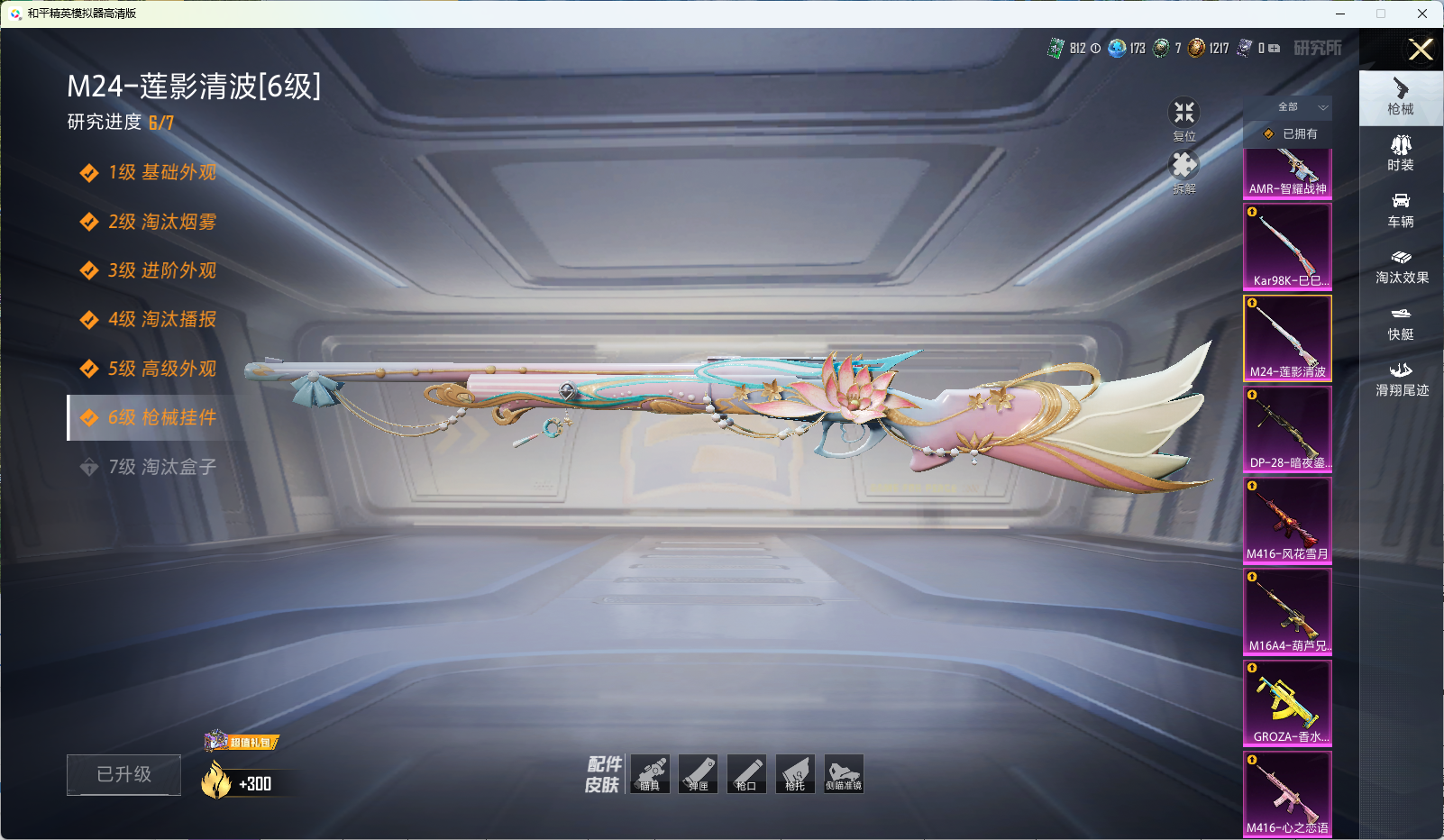Open the 滑翔尾迹 glide trail tab
Screen dimensions: 1444x840
tap(1401, 379)
